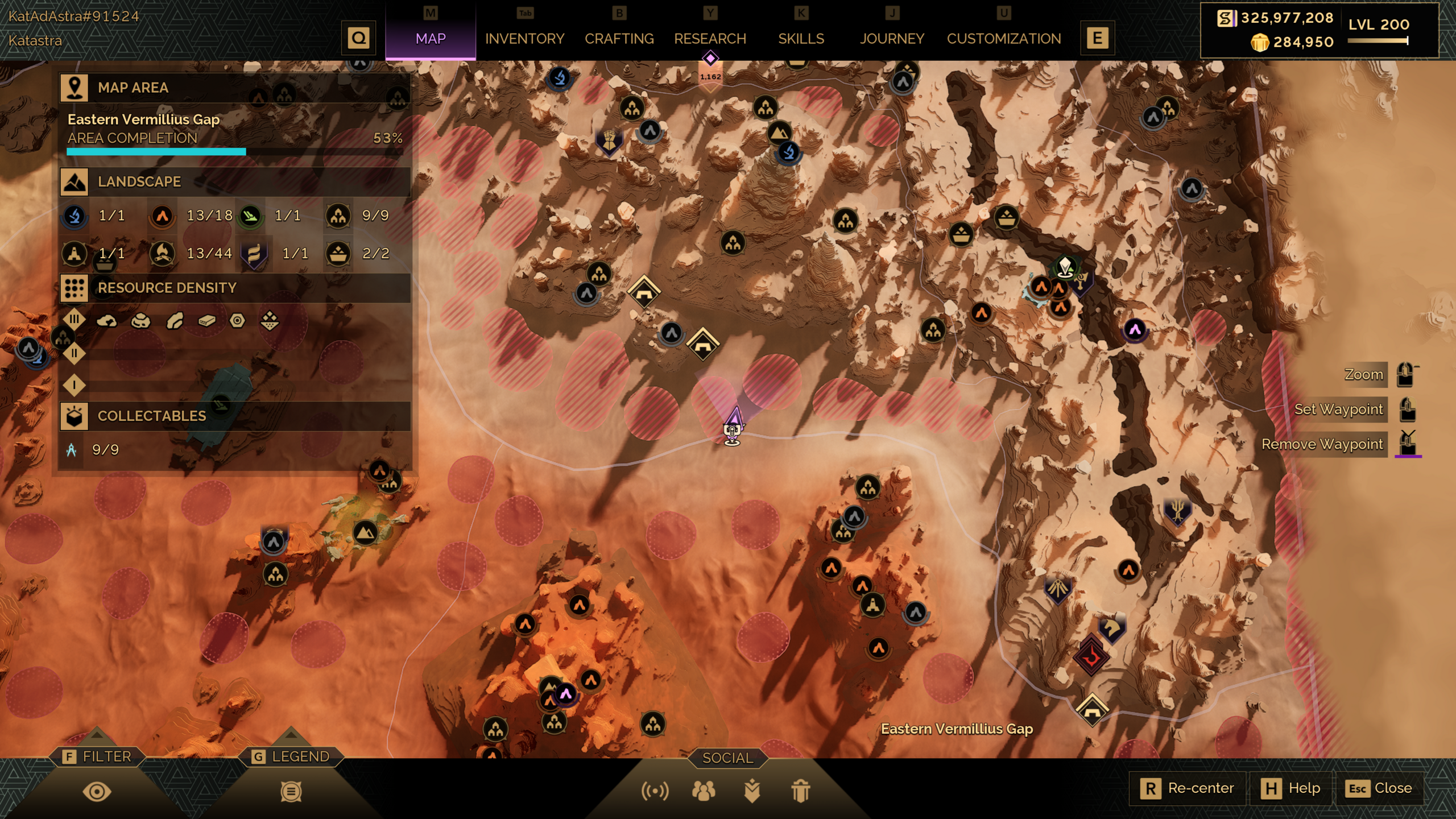This screenshot has height=819, width=1456.
Task: Click the Social trash bin icon
Action: pos(800,791)
